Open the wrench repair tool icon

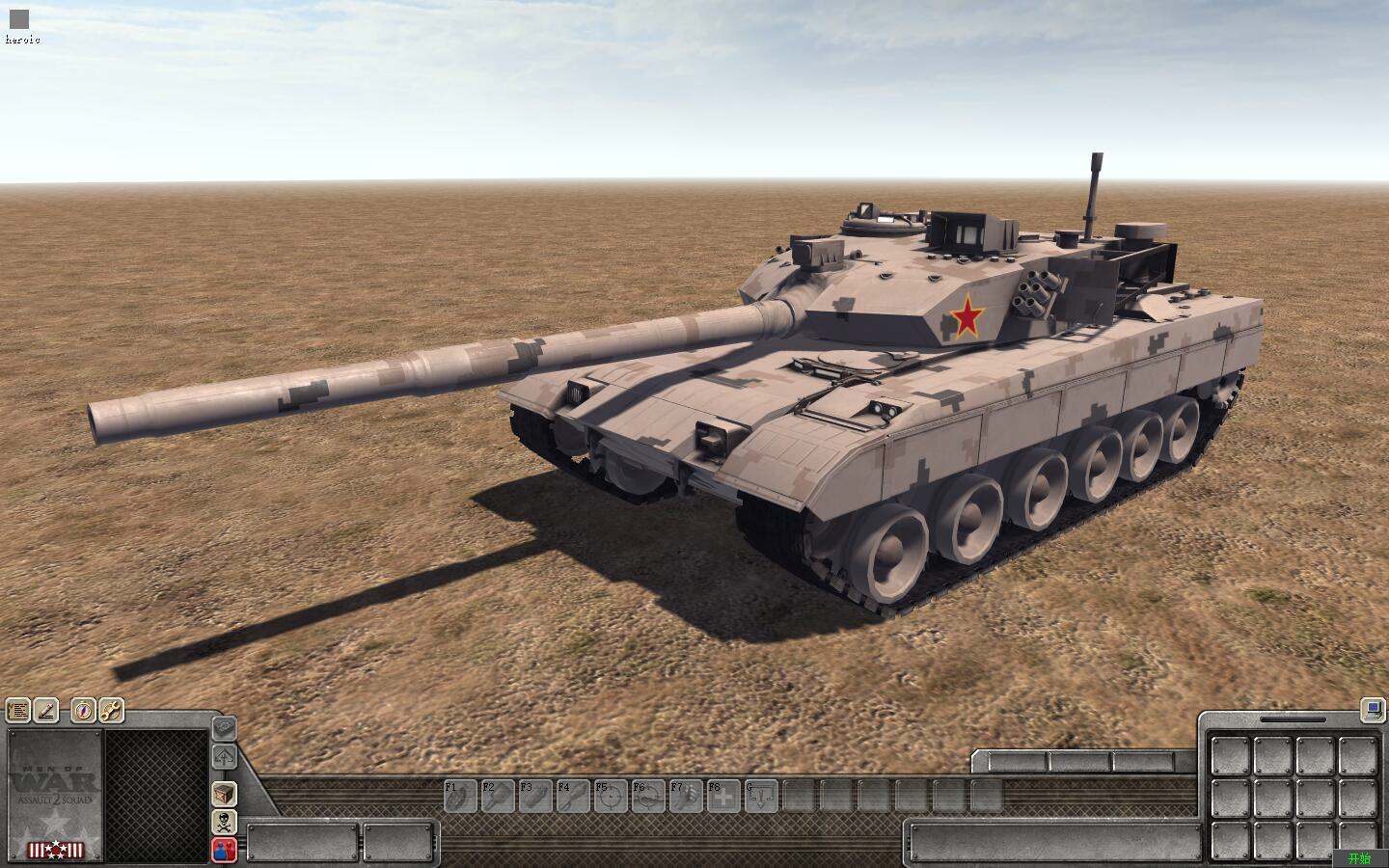[x=110, y=712]
